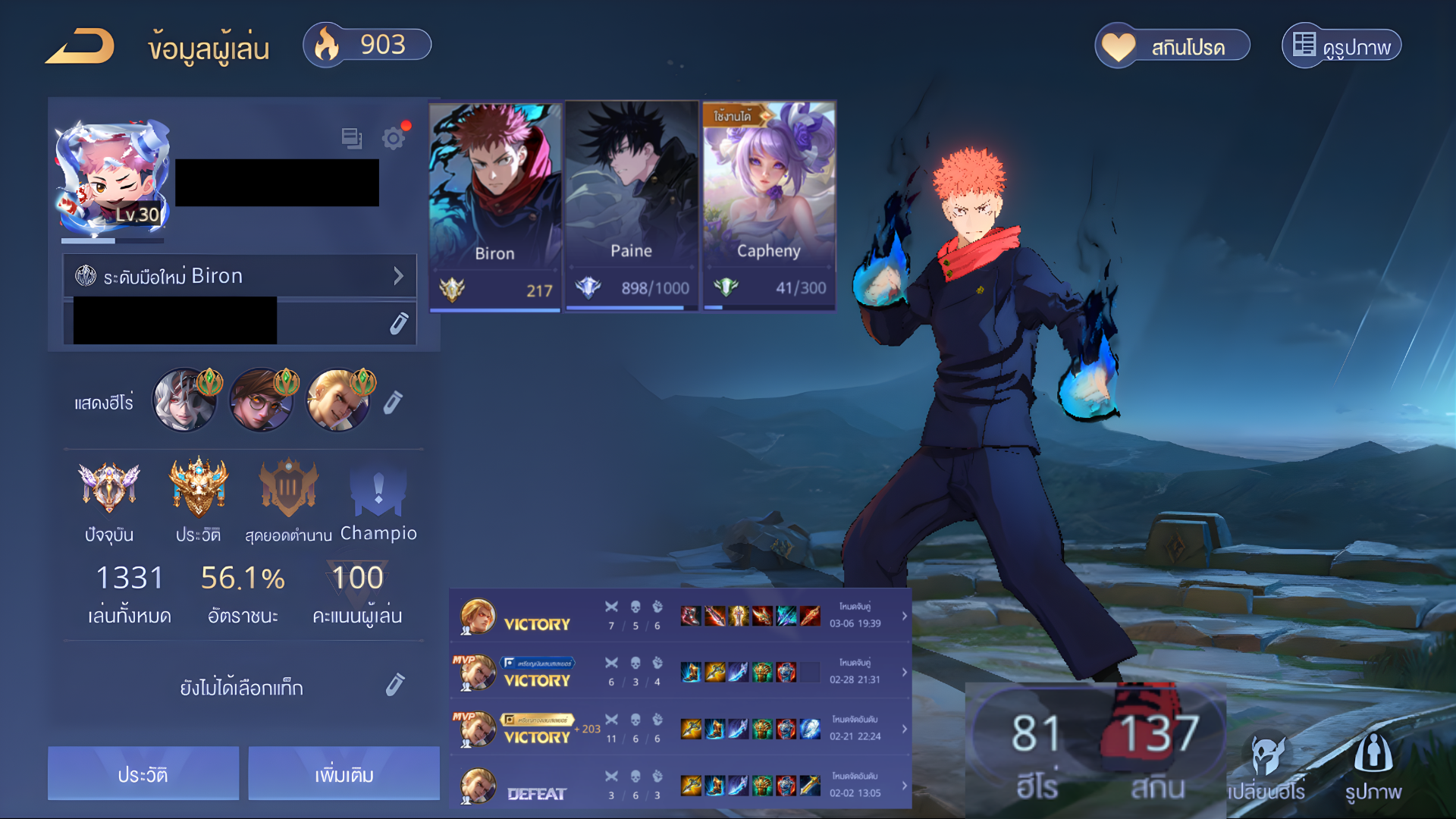1456x819 pixels.
Task: Open profile settings gear icon
Action: (x=394, y=138)
